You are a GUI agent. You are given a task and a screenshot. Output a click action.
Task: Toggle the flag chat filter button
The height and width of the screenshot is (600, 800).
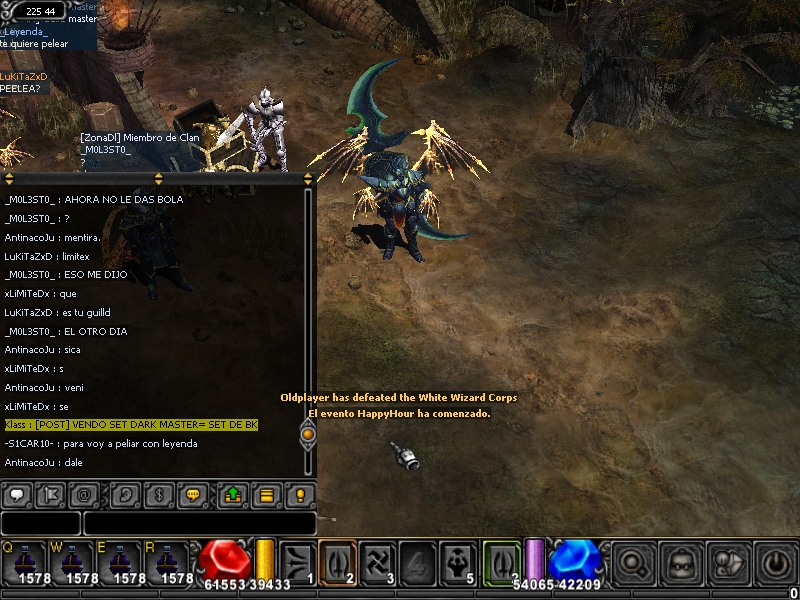51,494
